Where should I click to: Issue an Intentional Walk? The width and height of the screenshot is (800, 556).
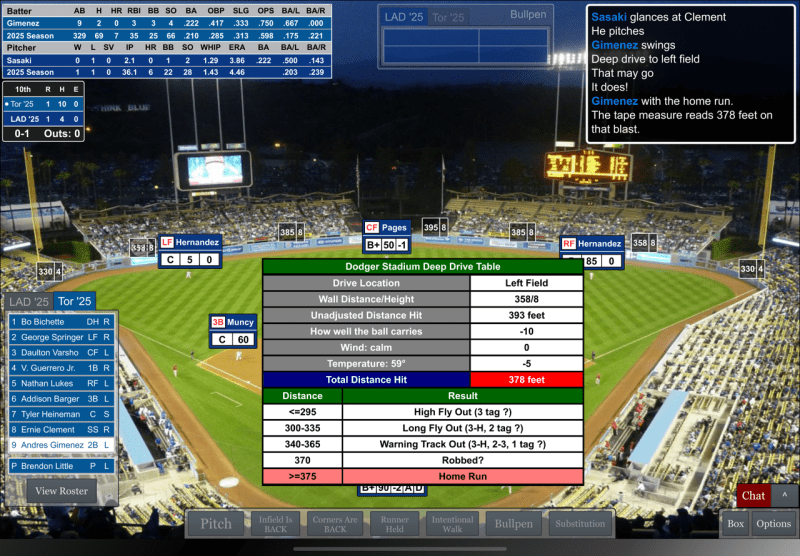coord(453,523)
